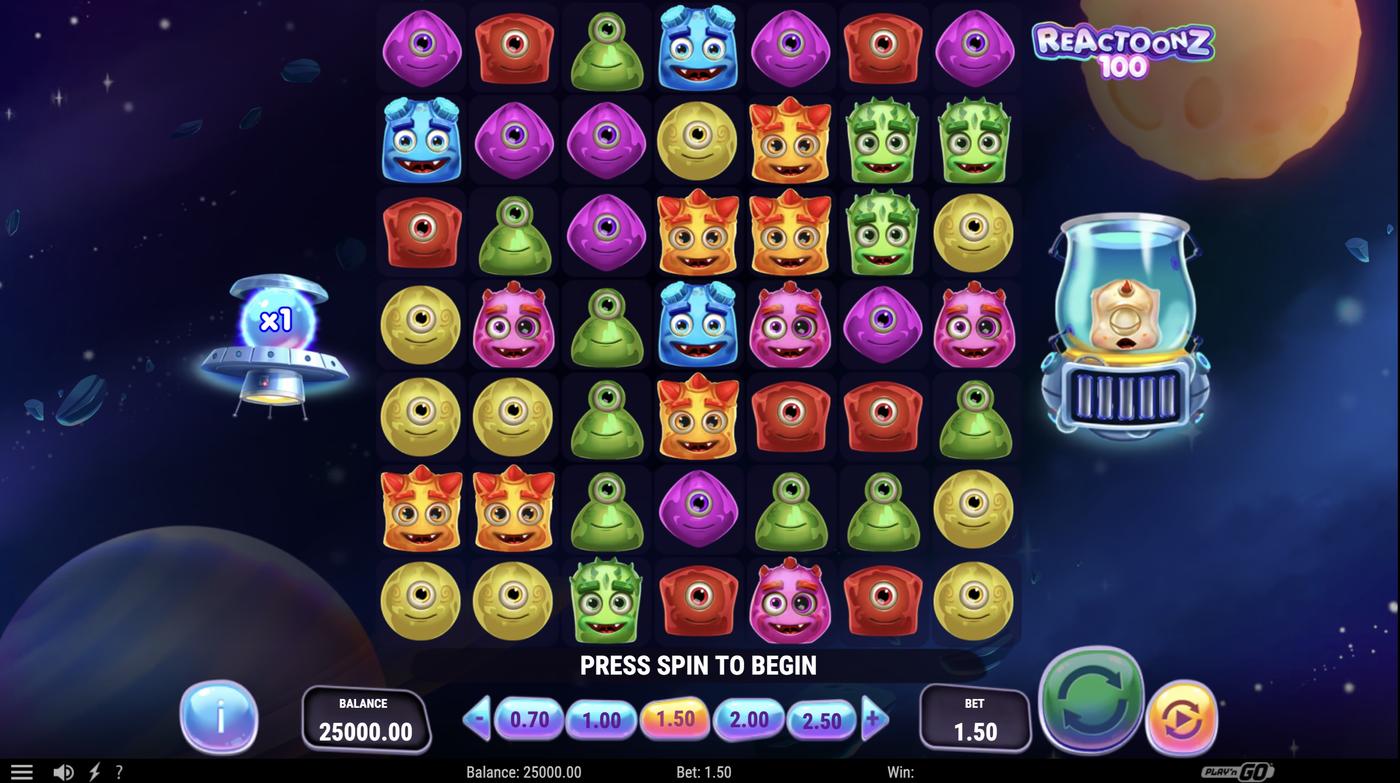Open help using the question mark icon
This screenshot has width=1400, height=783.
coord(118,770)
